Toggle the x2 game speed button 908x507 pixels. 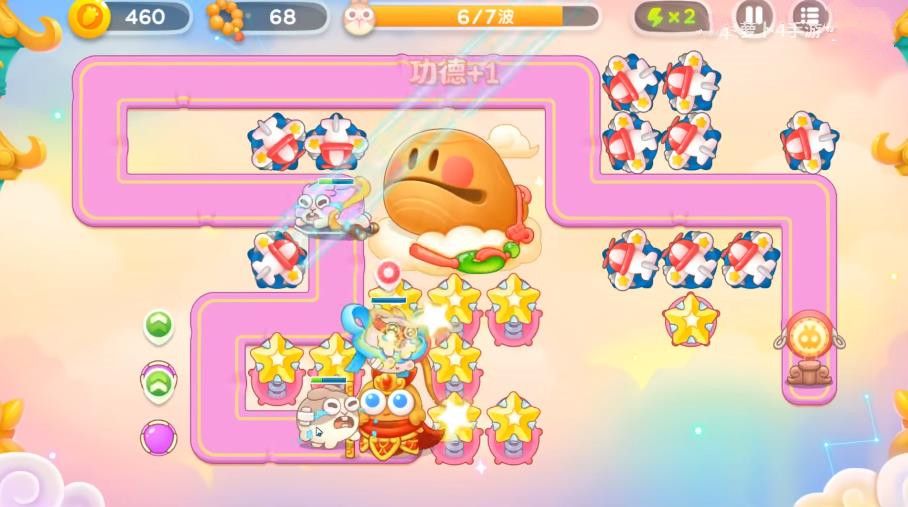[671, 17]
